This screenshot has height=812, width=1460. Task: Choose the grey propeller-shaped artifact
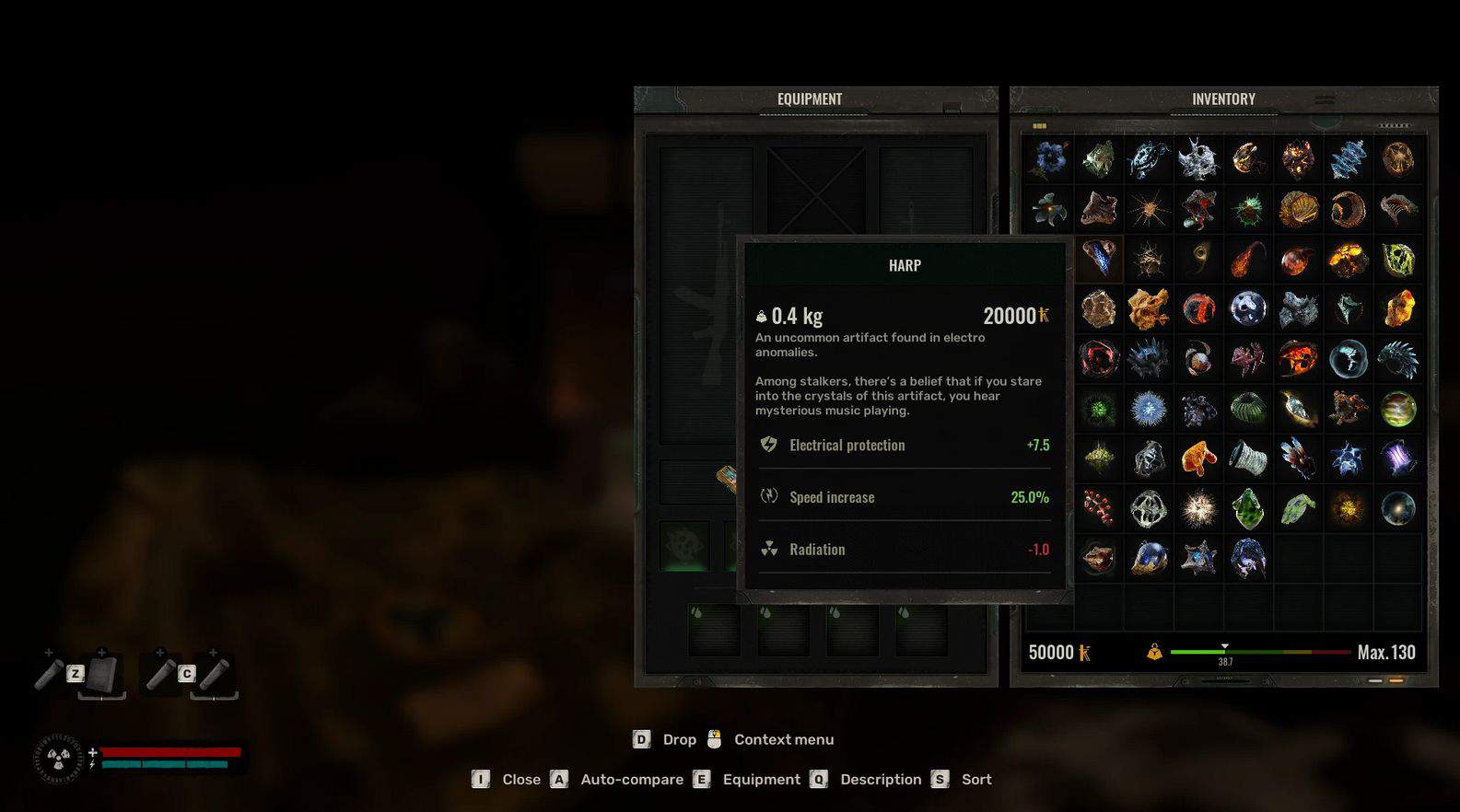(1049, 209)
